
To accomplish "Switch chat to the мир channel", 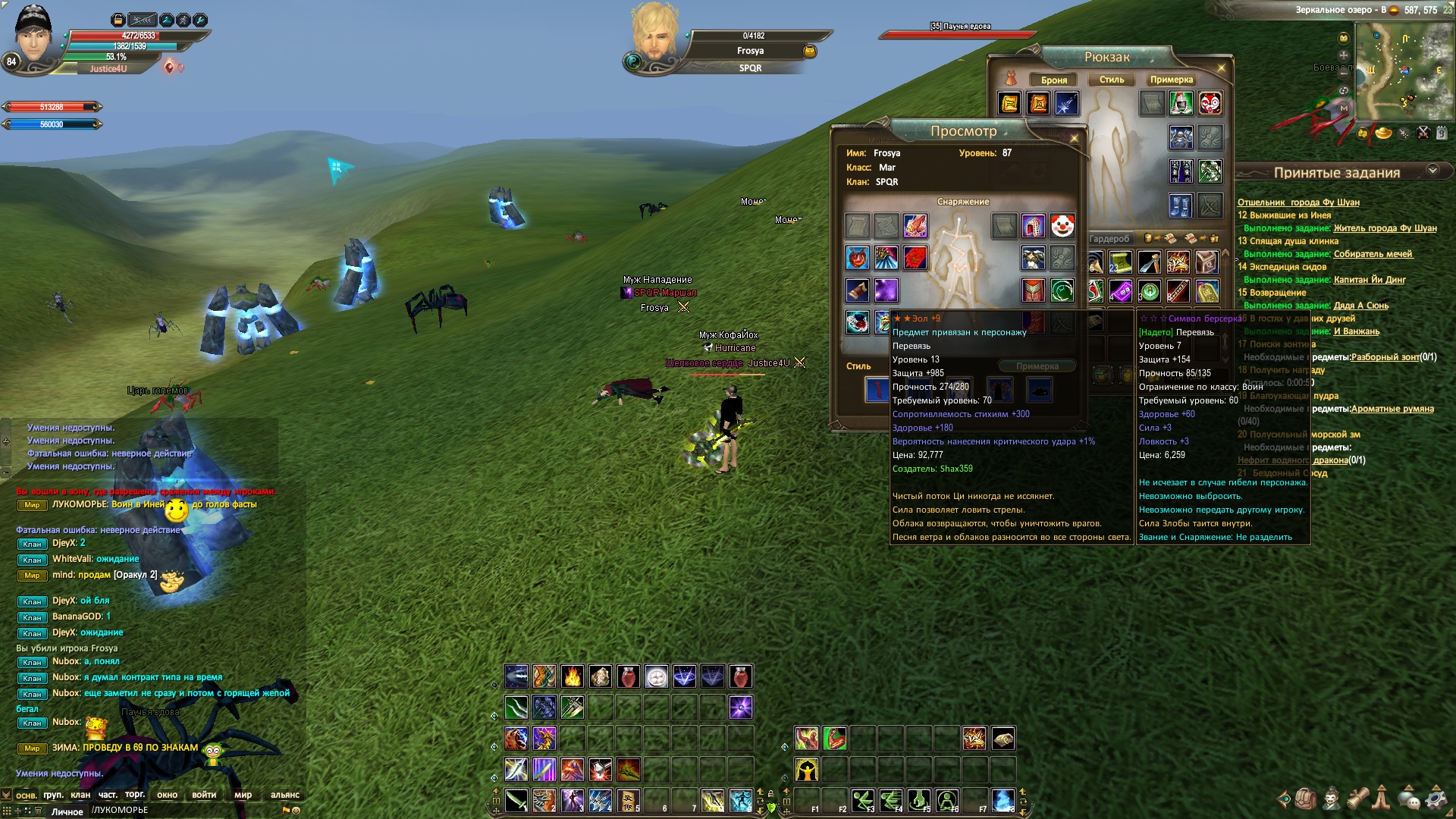I will pyautogui.click(x=243, y=795).
